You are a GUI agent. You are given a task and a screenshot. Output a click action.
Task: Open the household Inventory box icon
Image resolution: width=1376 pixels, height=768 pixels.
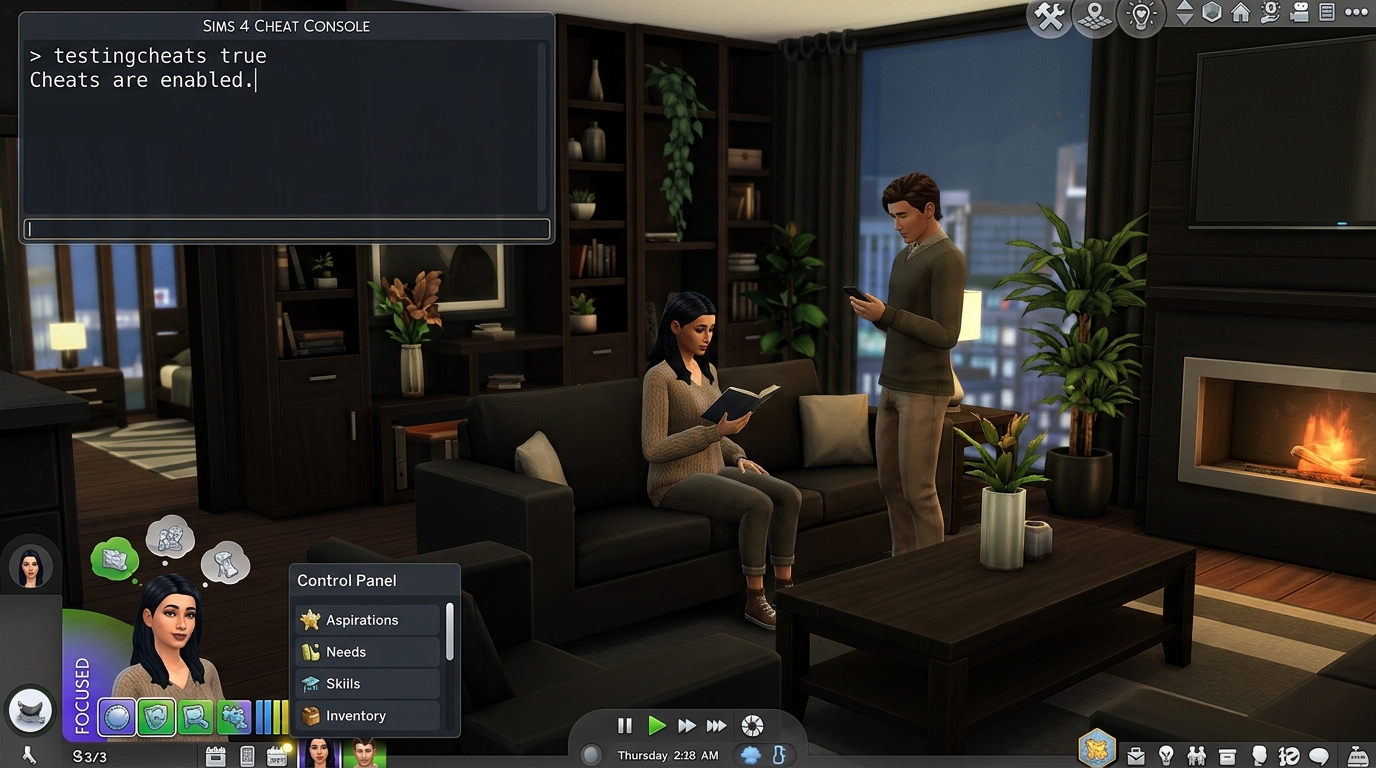click(1226, 756)
